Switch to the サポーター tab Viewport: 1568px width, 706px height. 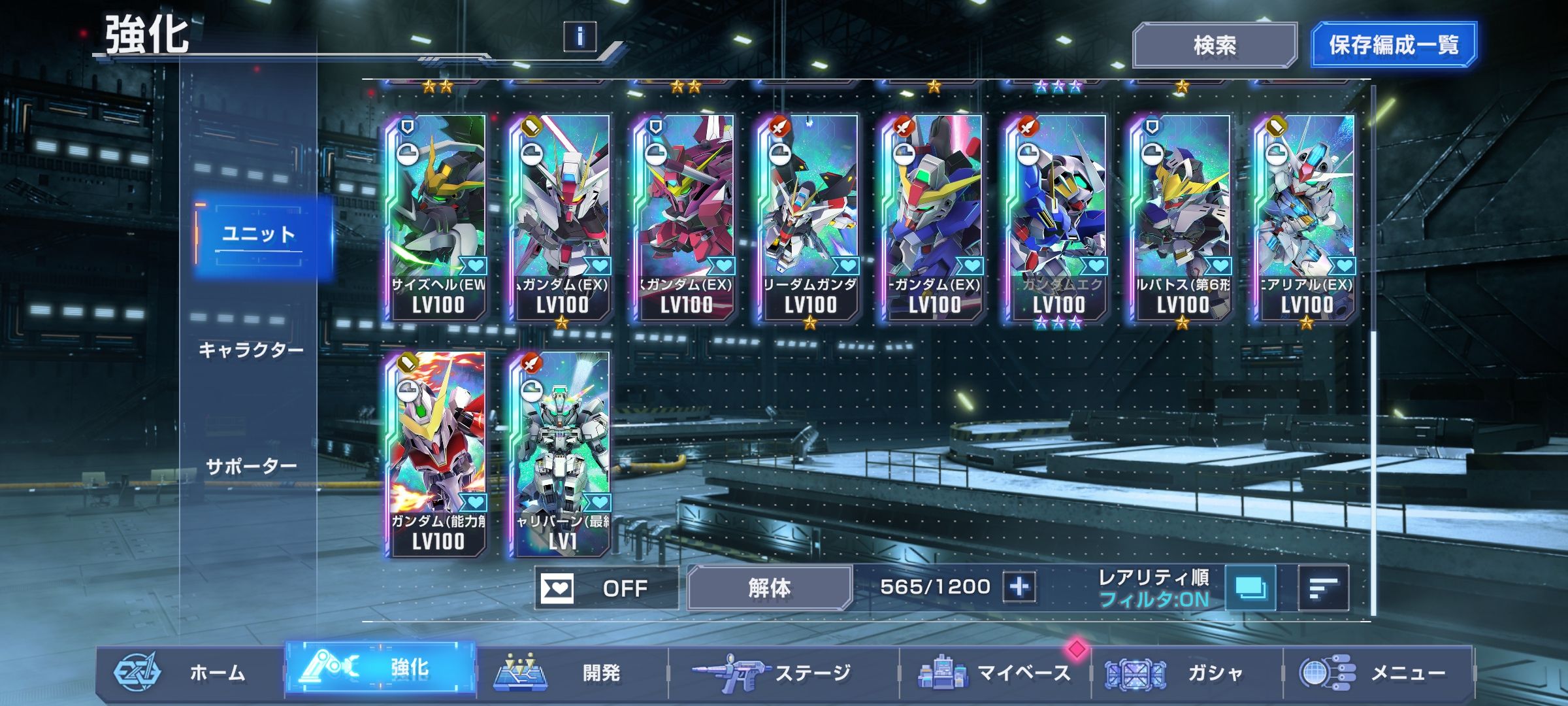click(x=251, y=467)
